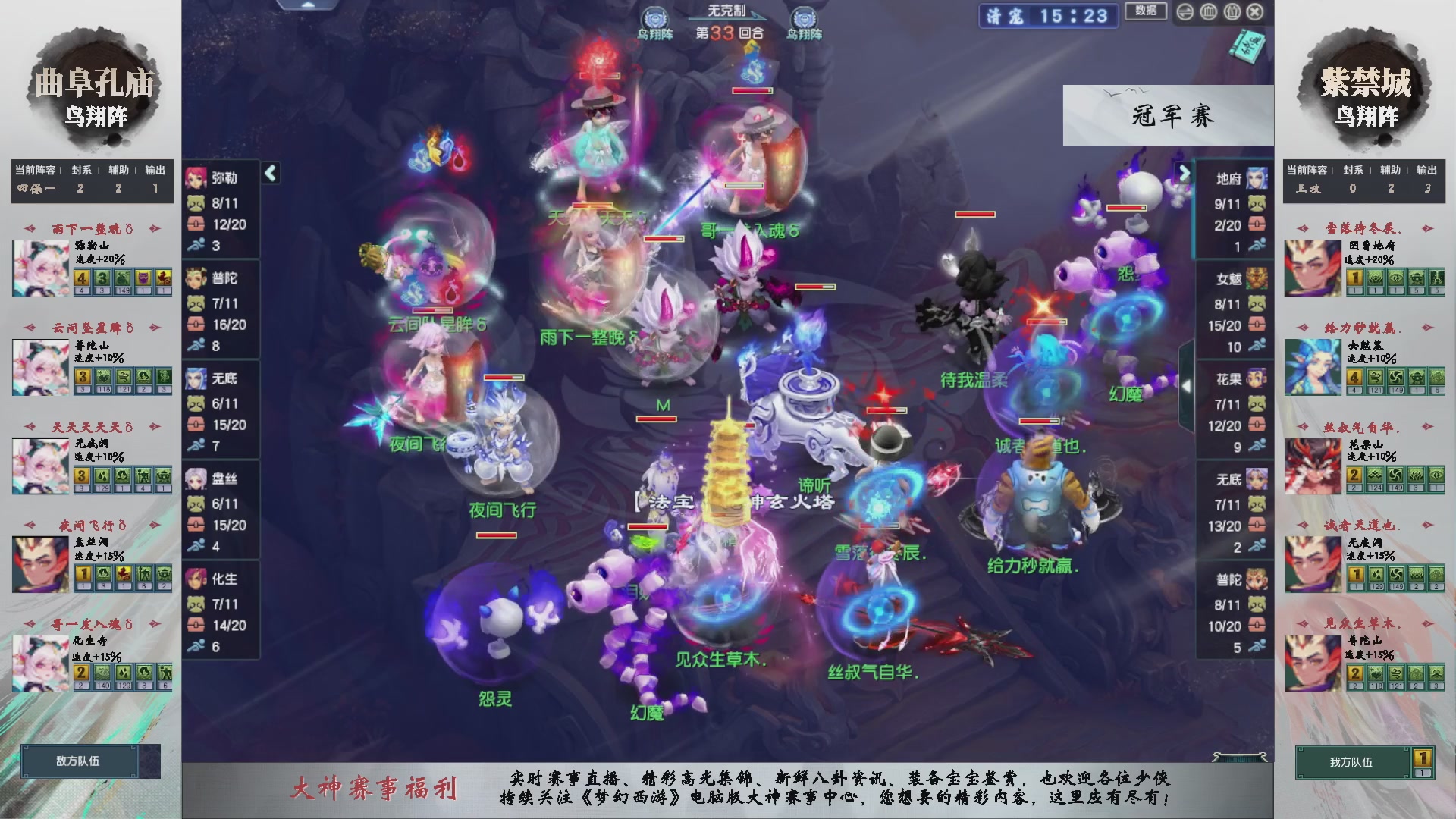Click 地府's pet icon showing 9/11
This screenshot has width=1456, height=819.
(x=1258, y=204)
